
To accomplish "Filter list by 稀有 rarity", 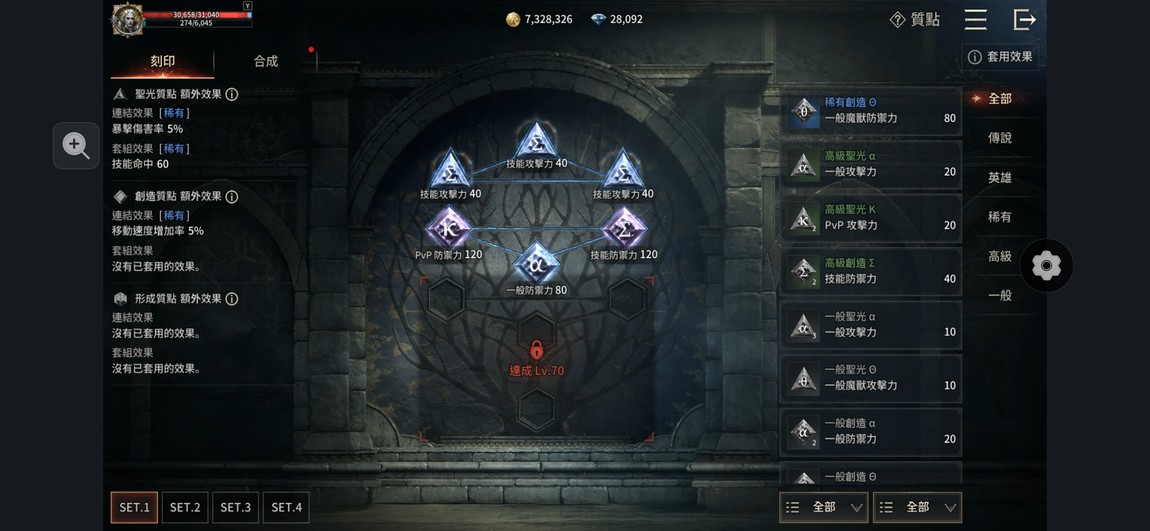I will (x=999, y=217).
